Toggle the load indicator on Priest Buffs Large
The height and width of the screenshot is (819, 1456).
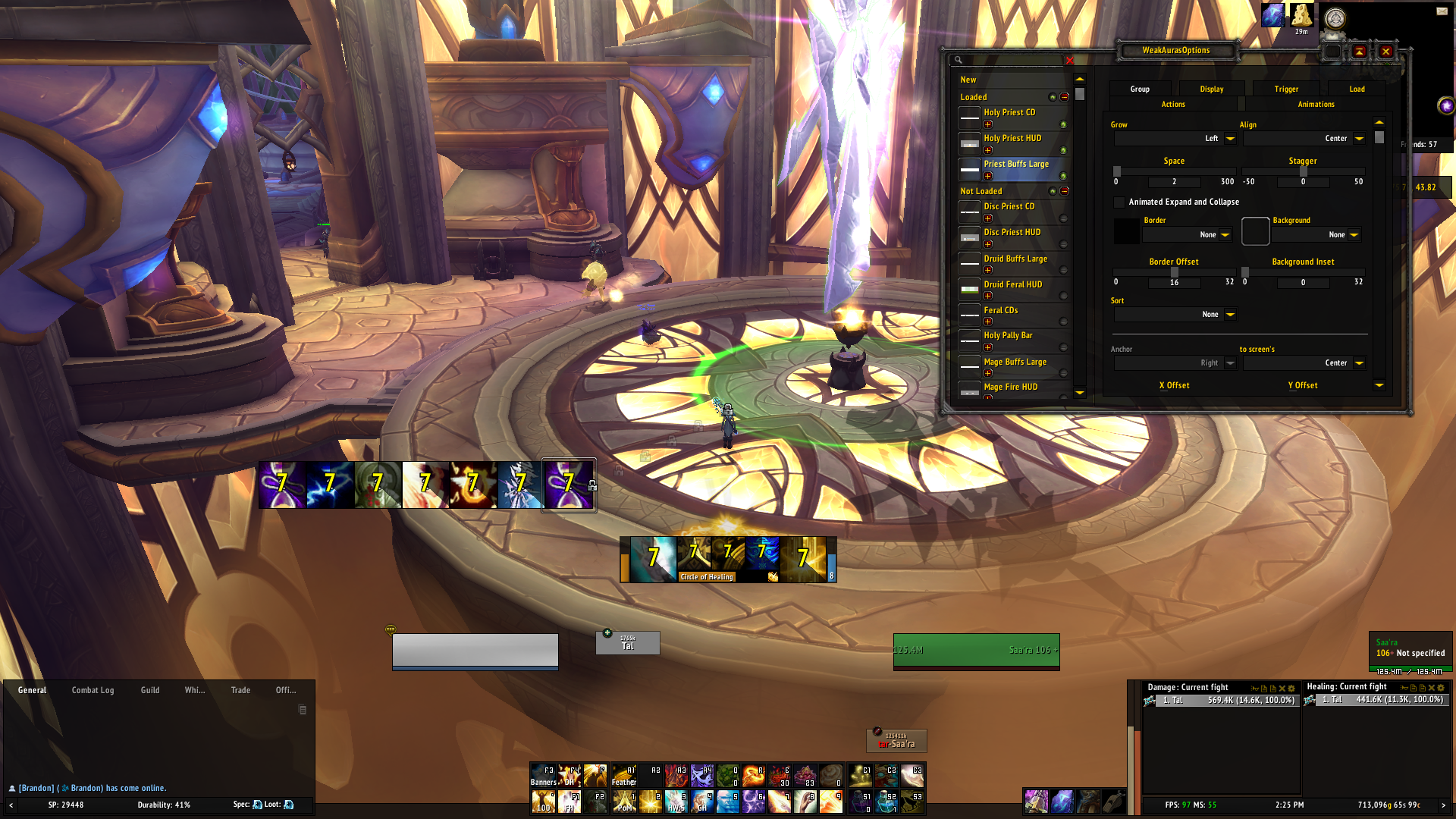click(x=1063, y=176)
